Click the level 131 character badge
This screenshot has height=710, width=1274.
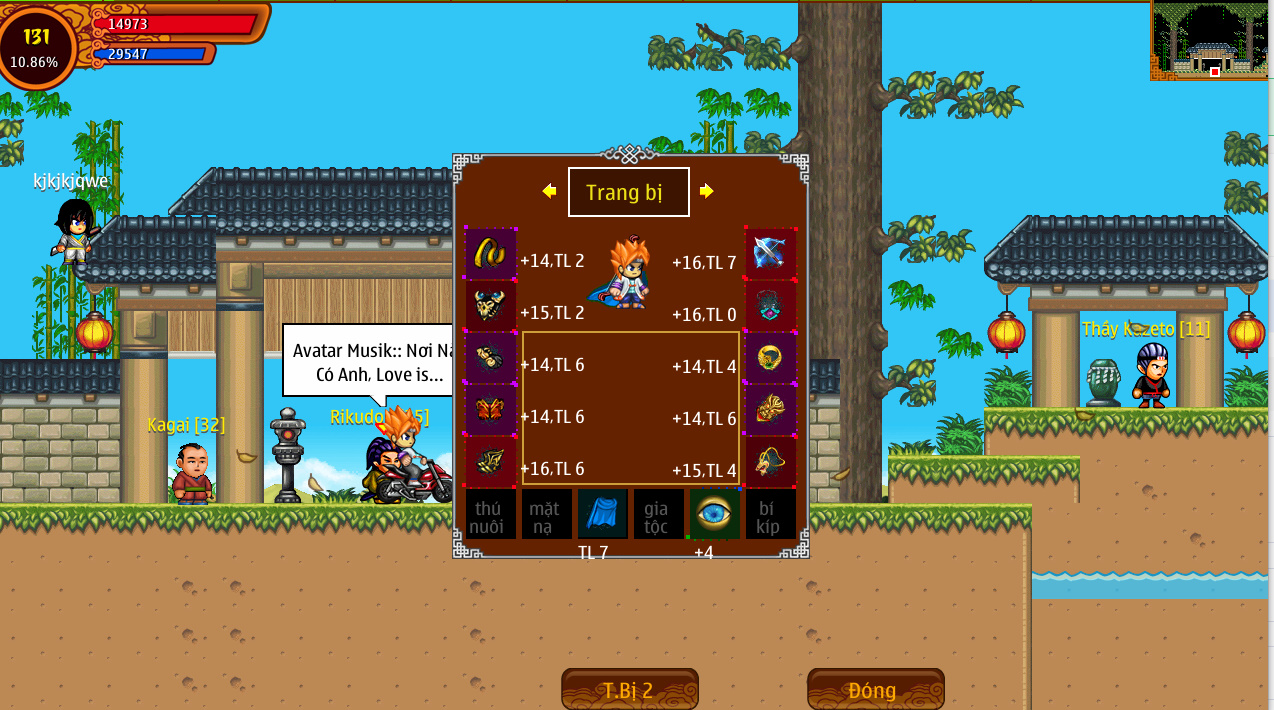37,46
